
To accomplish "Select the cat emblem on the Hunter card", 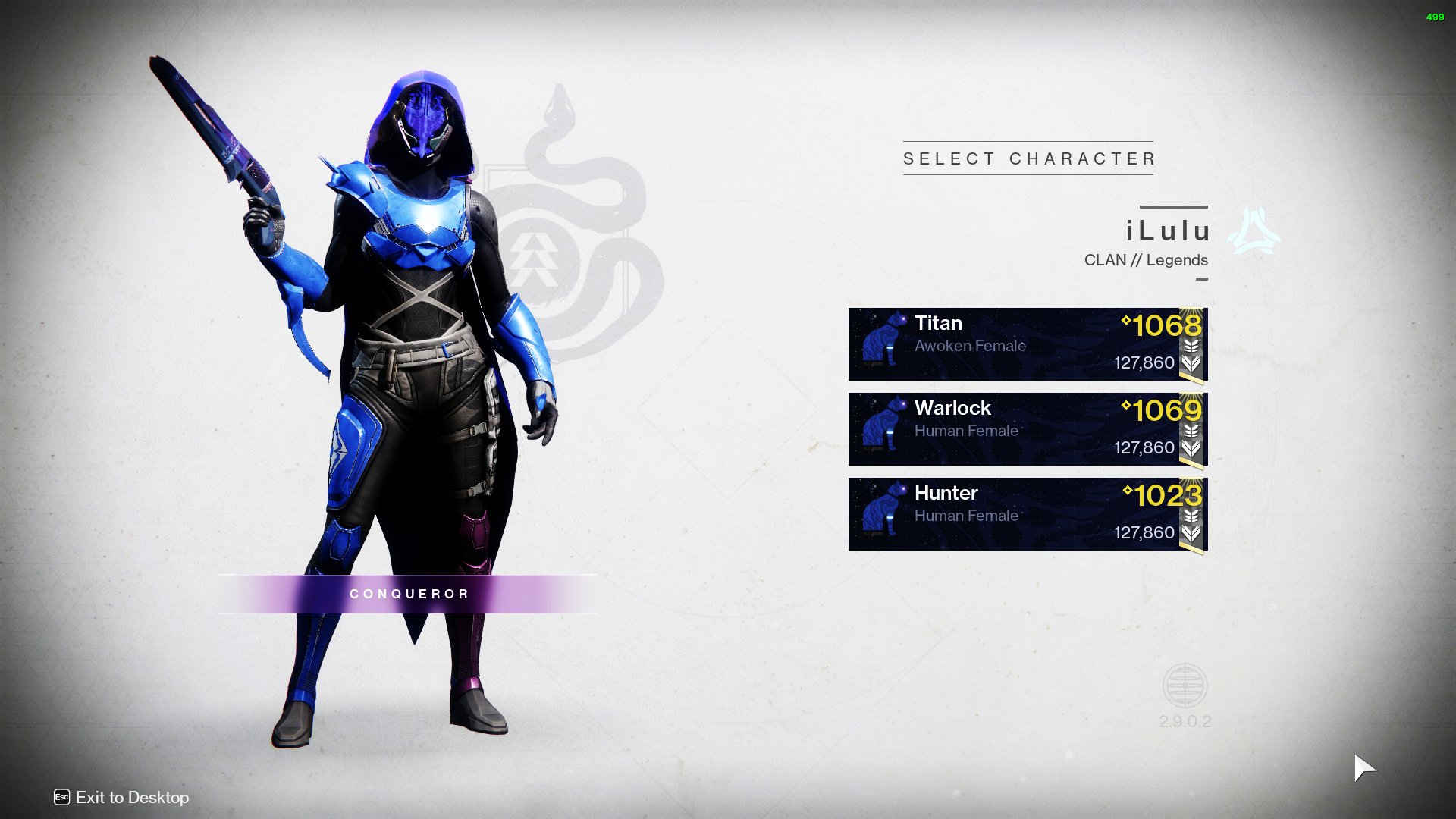I will click(883, 513).
